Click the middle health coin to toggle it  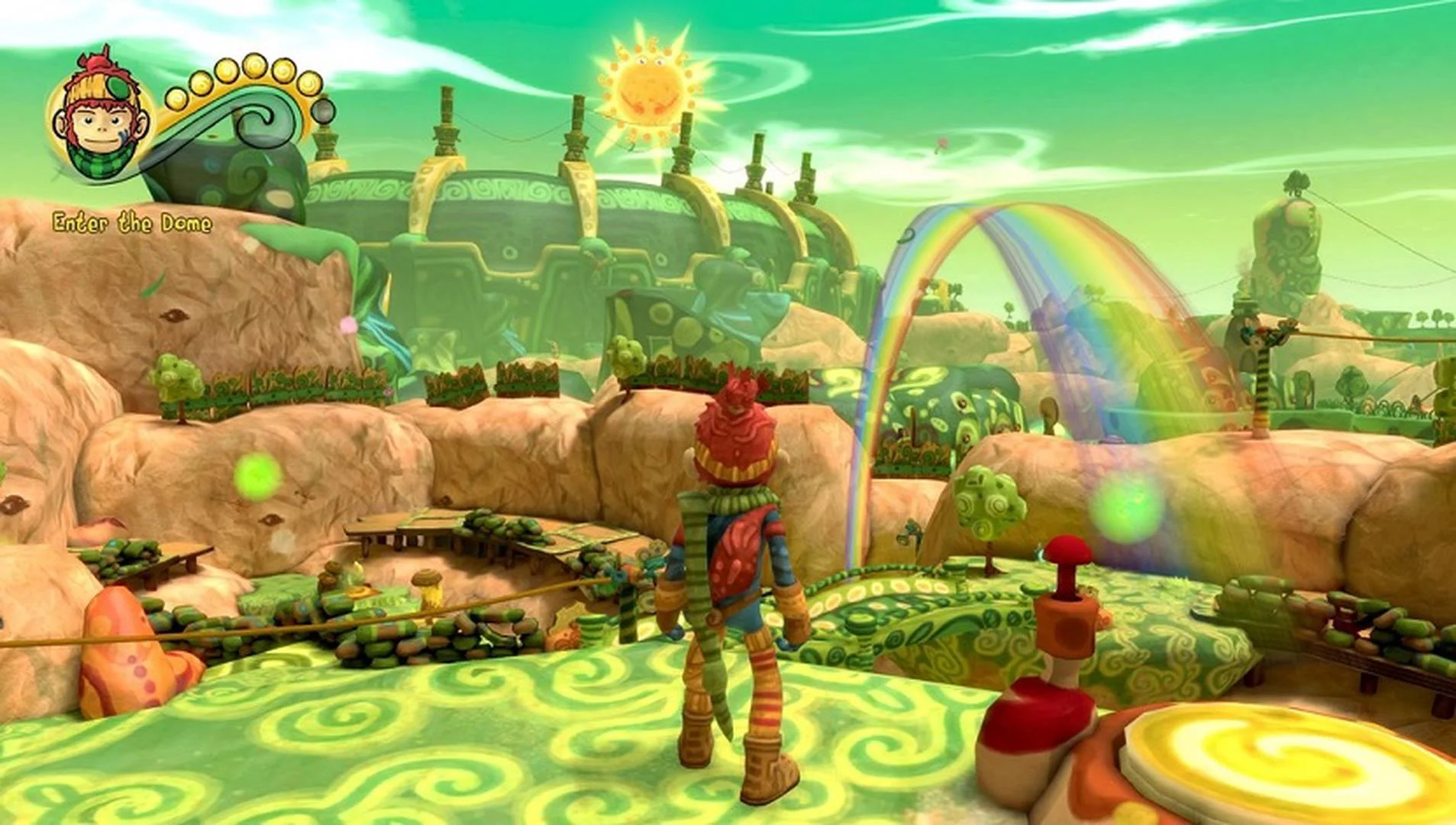pyautogui.click(x=253, y=67)
